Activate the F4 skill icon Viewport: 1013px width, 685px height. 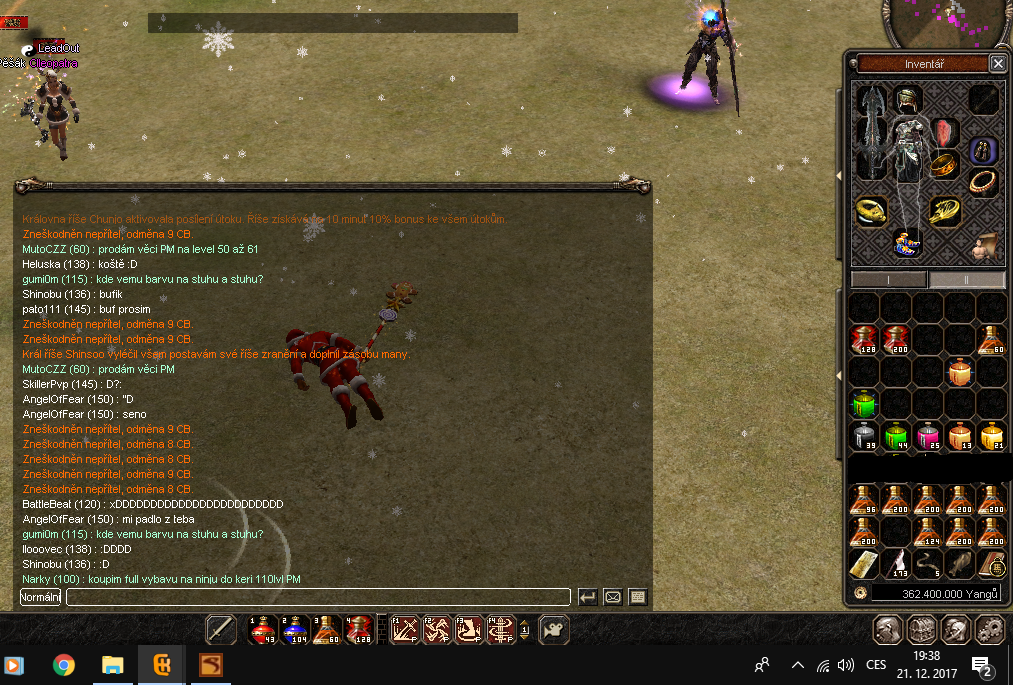click(502, 629)
